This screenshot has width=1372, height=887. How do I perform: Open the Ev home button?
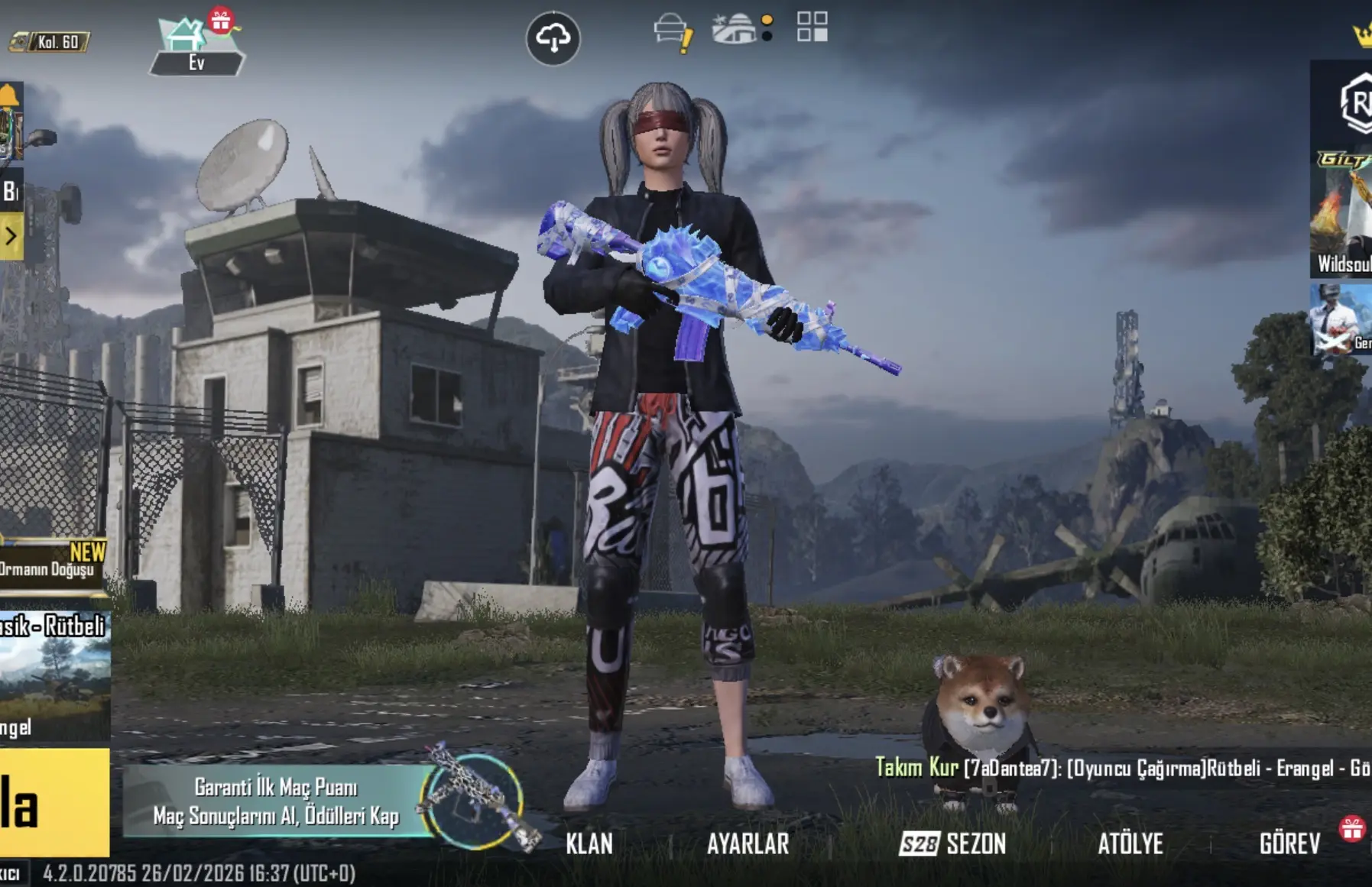[196, 47]
